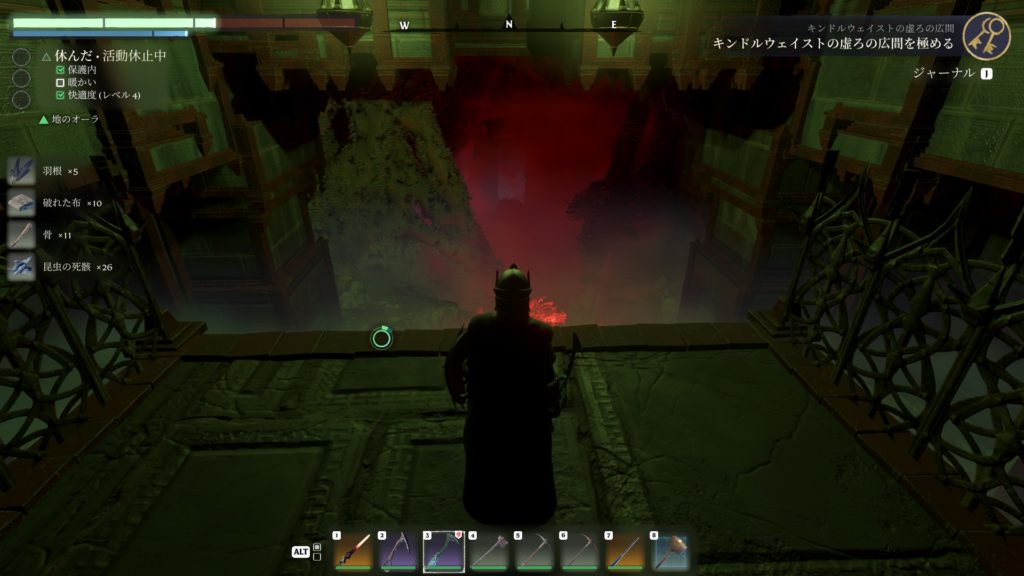
Task: Select the 骨 bone loot icon
Action: (23, 235)
